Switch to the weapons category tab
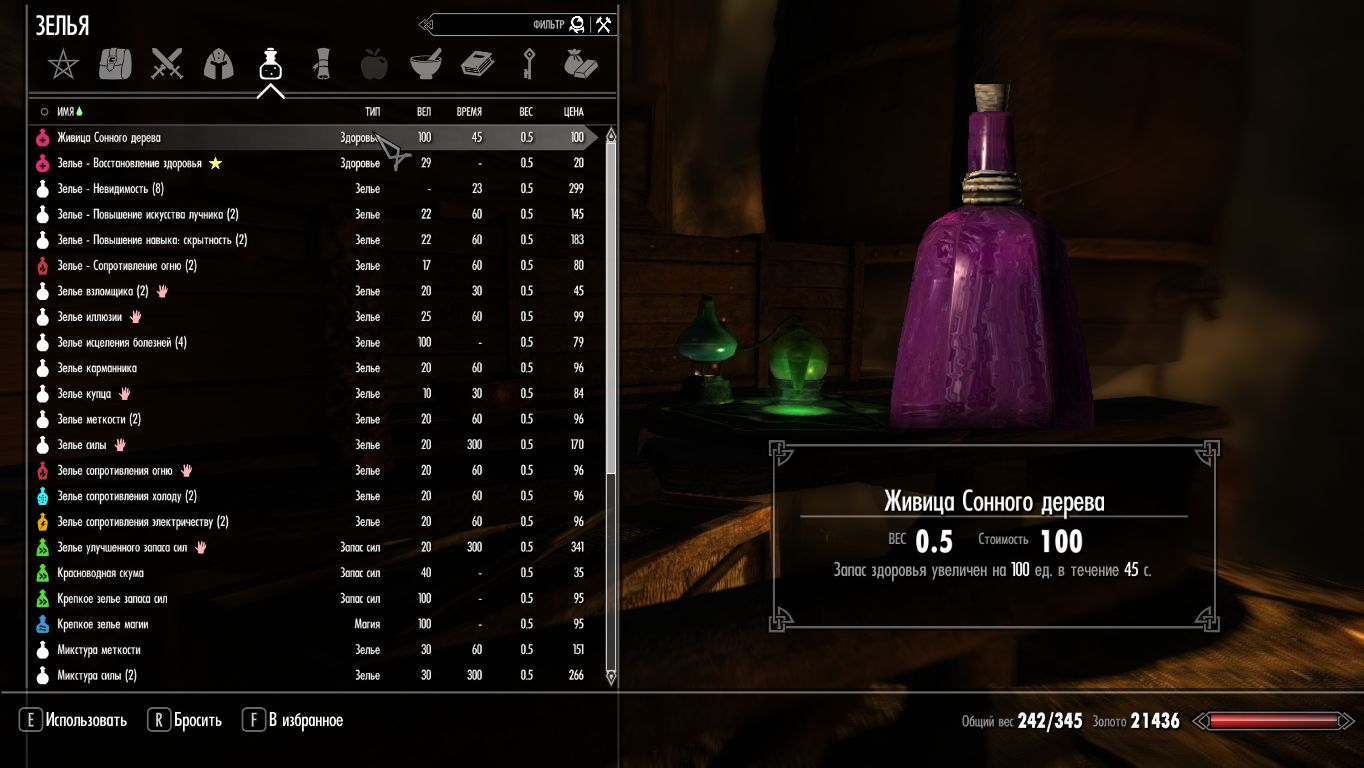This screenshot has height=768, width=1364. point(167,65)
